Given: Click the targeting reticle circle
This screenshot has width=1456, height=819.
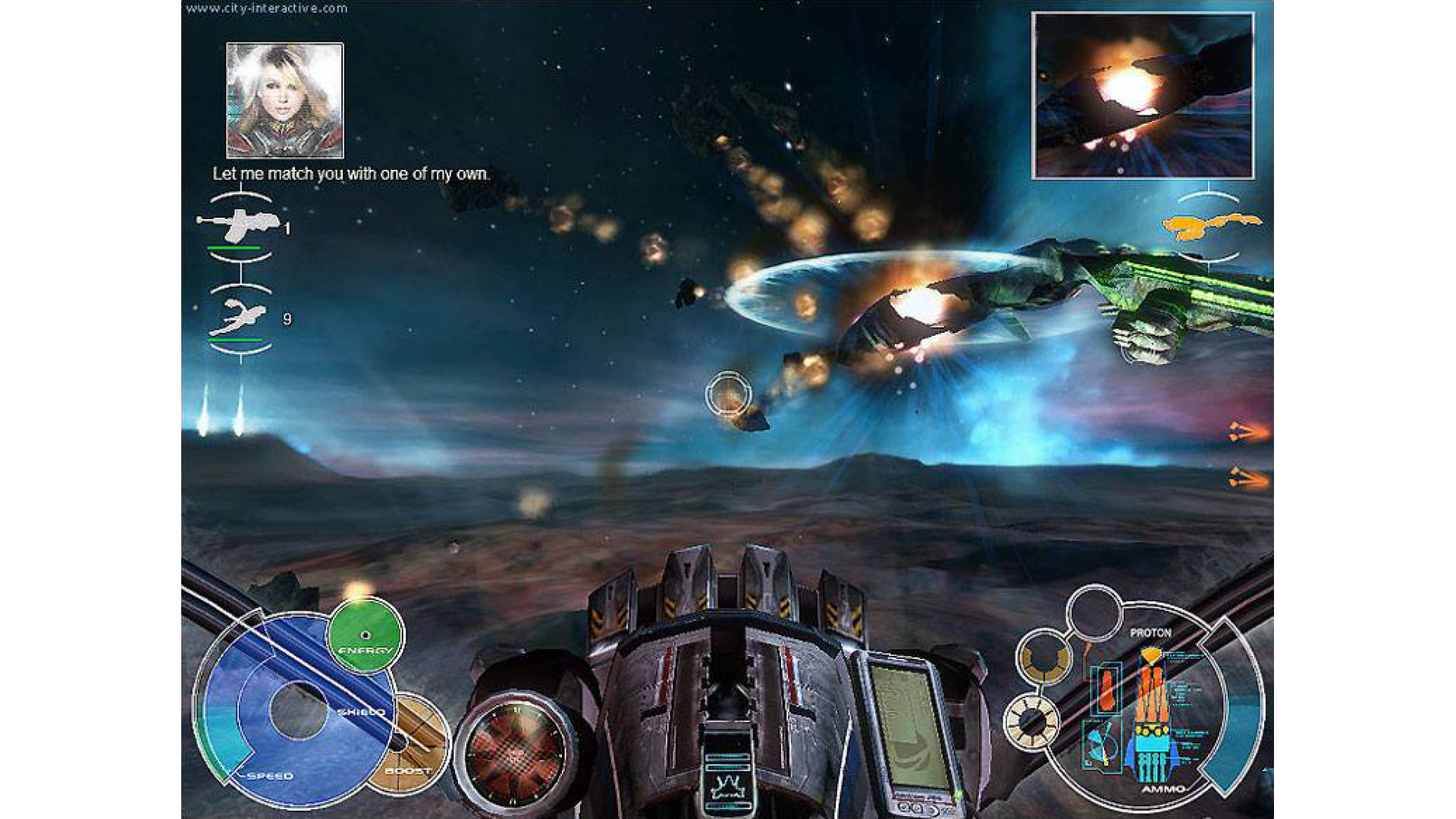Looking at the screenshot, I should (728, 394).
